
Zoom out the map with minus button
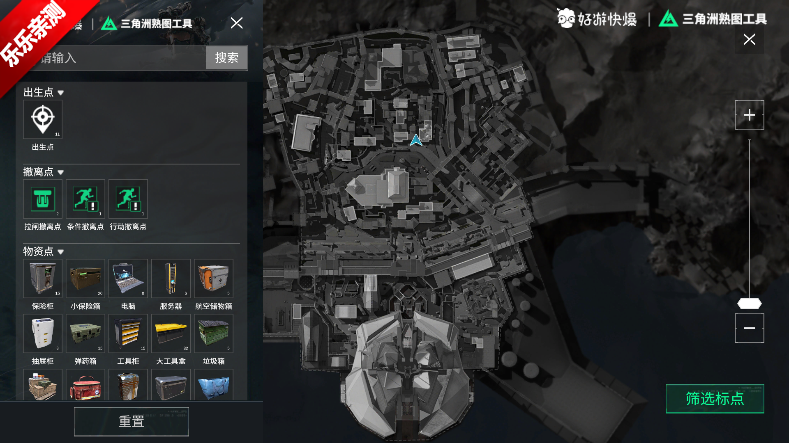click(749, 327)
